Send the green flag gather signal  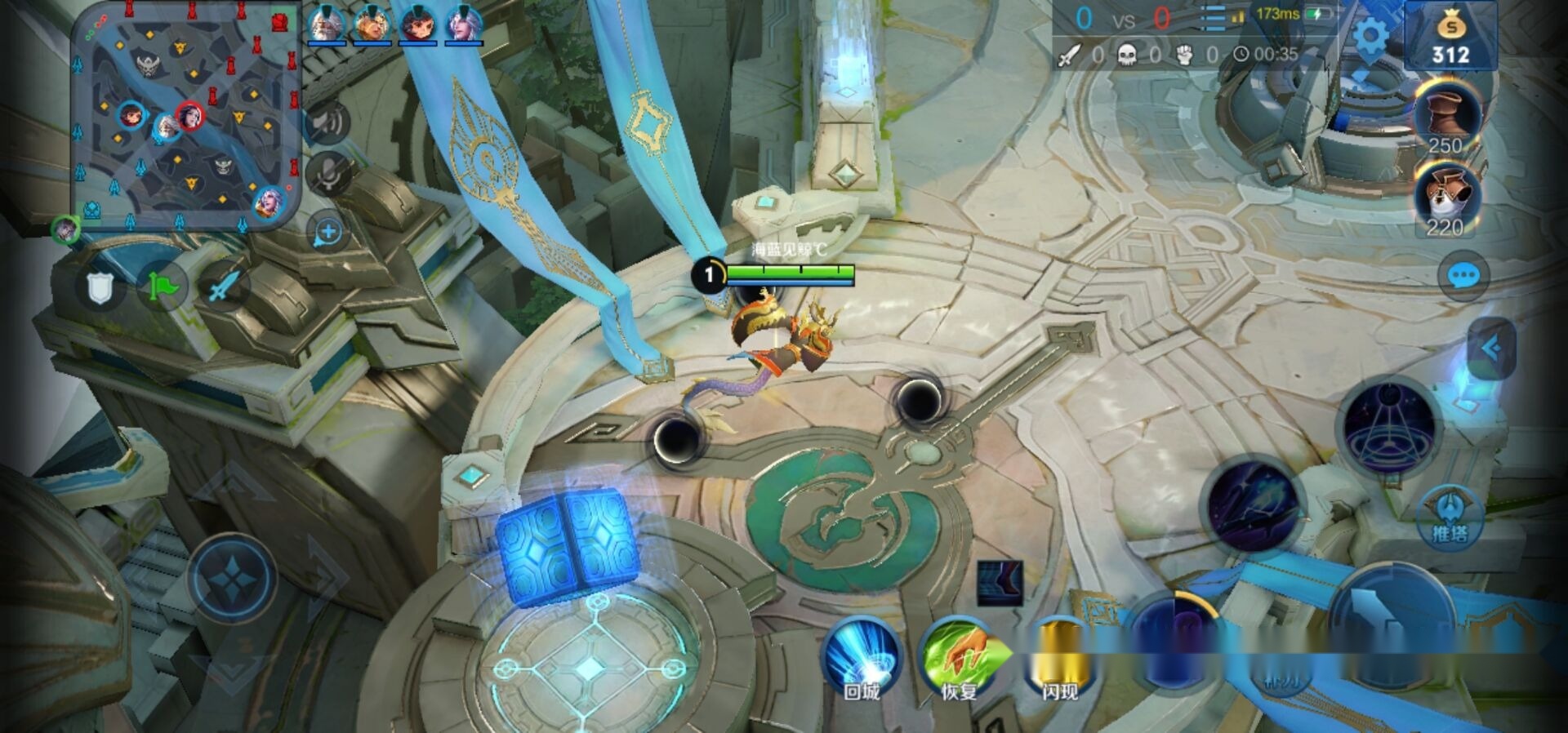click(162, 287)
